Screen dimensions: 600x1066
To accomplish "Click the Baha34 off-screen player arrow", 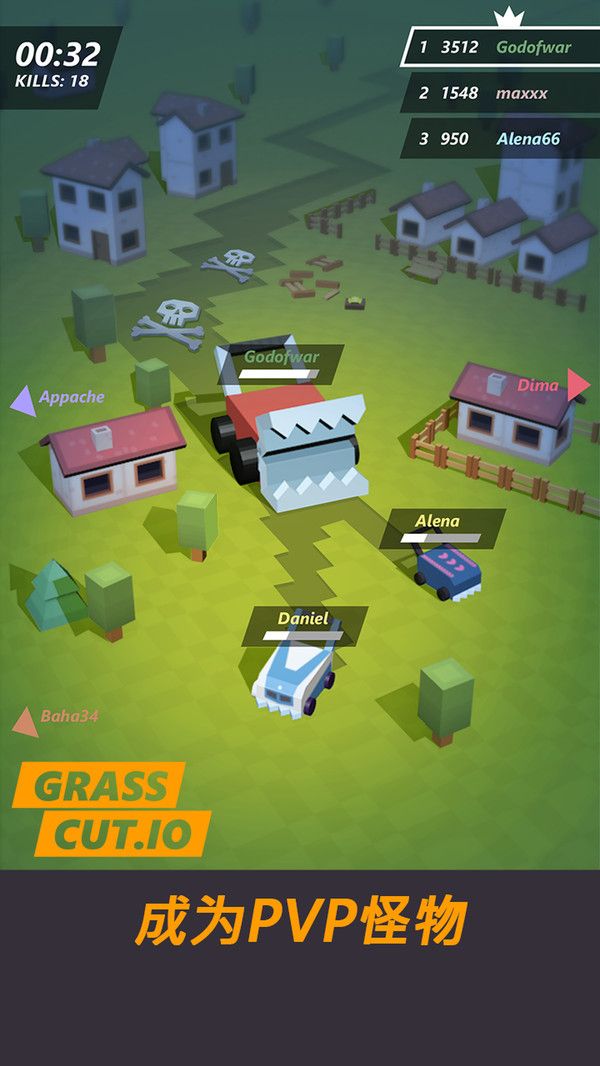I will pos(25,721).
